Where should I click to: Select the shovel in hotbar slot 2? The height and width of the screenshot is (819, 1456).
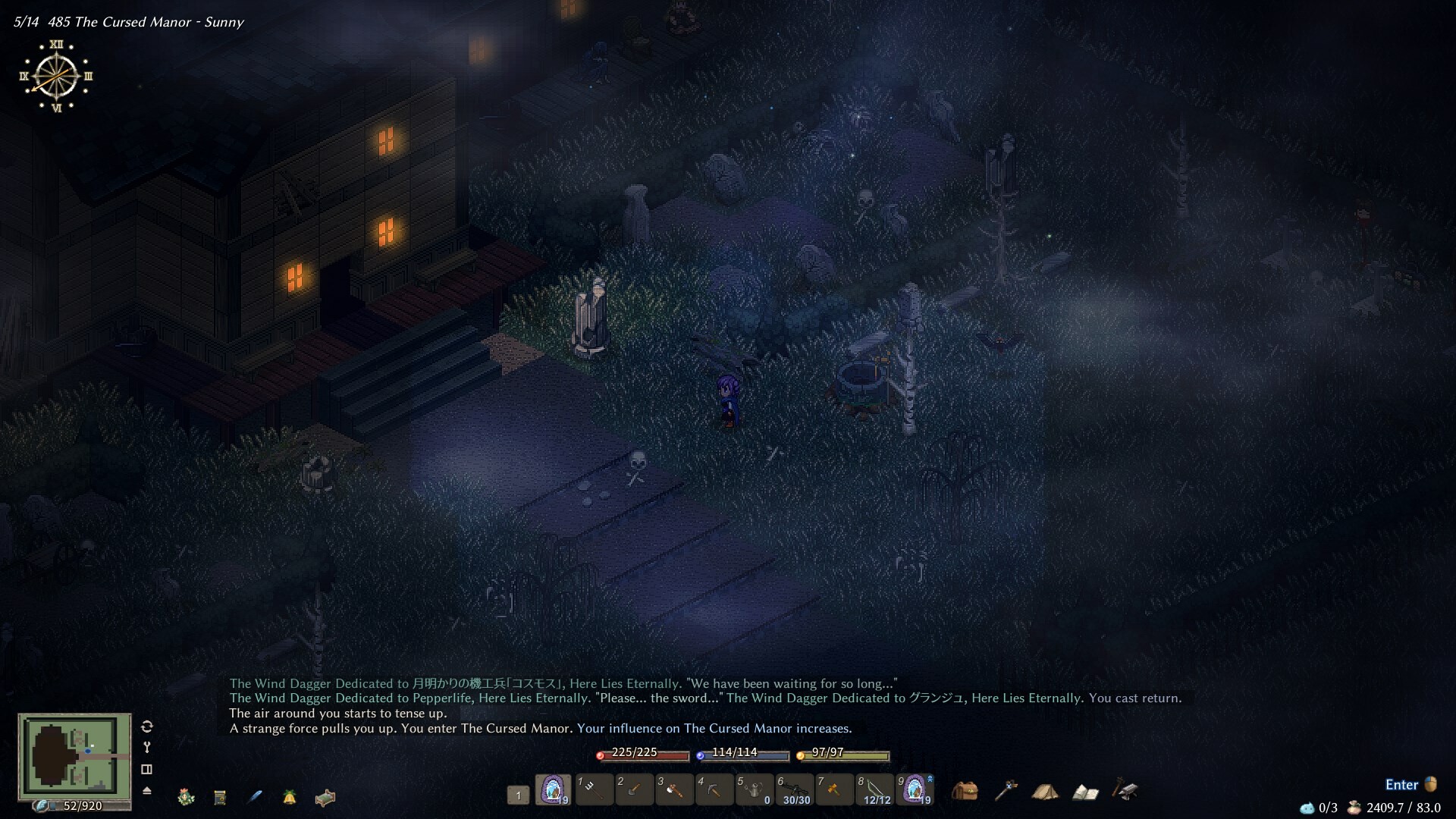tap(634, 790)
